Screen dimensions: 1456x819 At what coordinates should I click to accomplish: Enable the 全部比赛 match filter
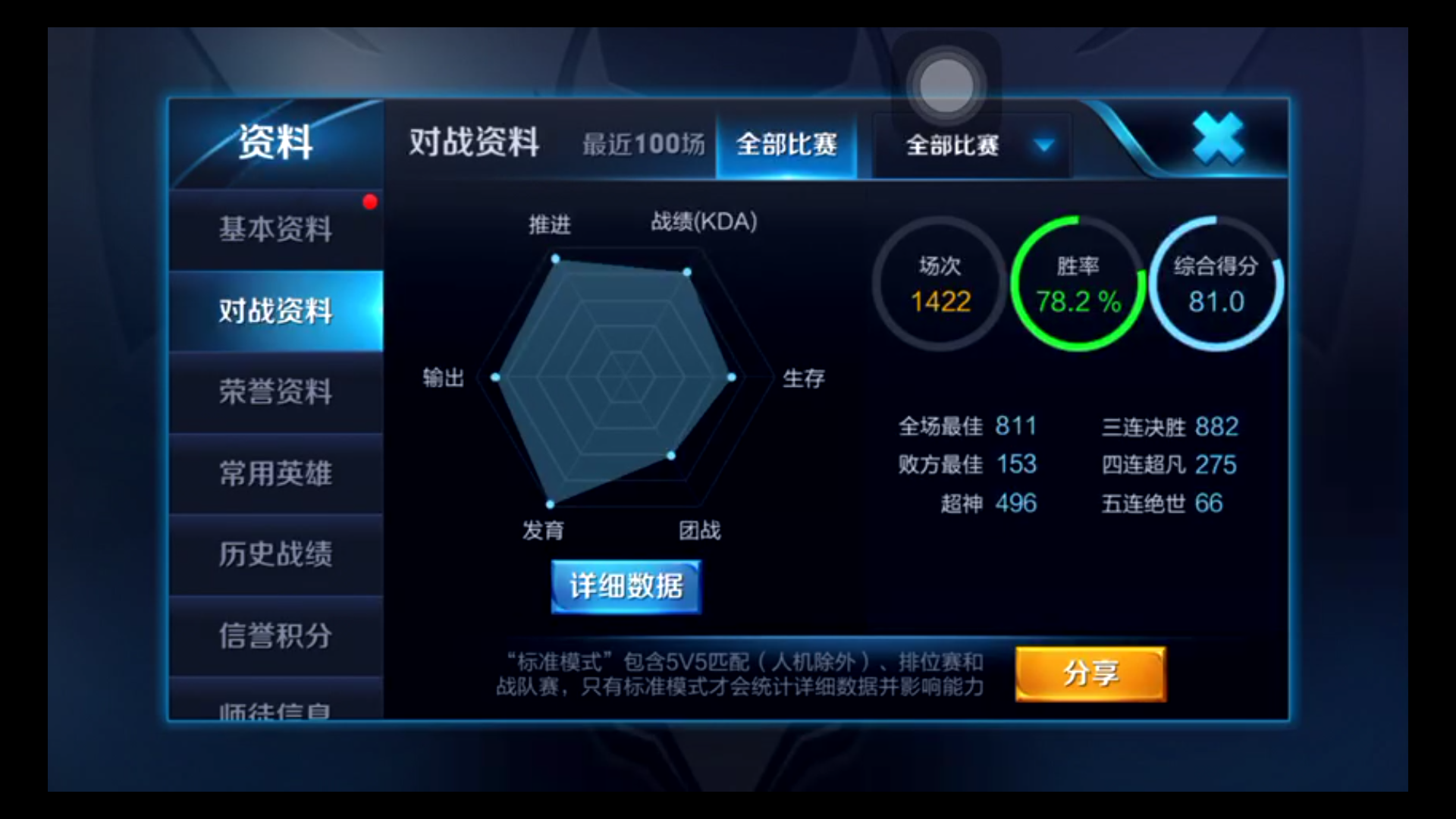786,144
